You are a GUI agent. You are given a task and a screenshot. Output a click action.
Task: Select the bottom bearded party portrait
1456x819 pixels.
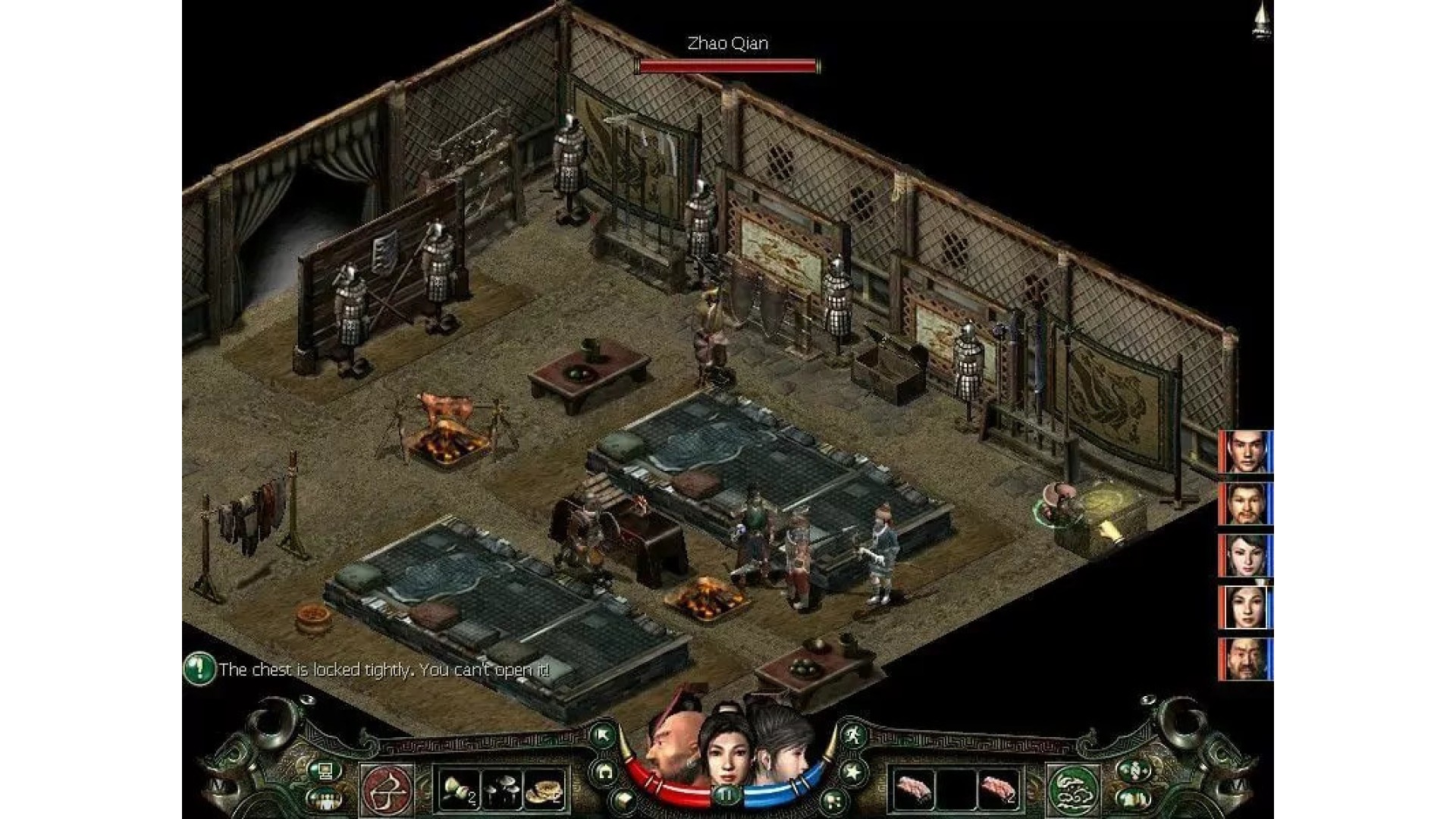1246,658
